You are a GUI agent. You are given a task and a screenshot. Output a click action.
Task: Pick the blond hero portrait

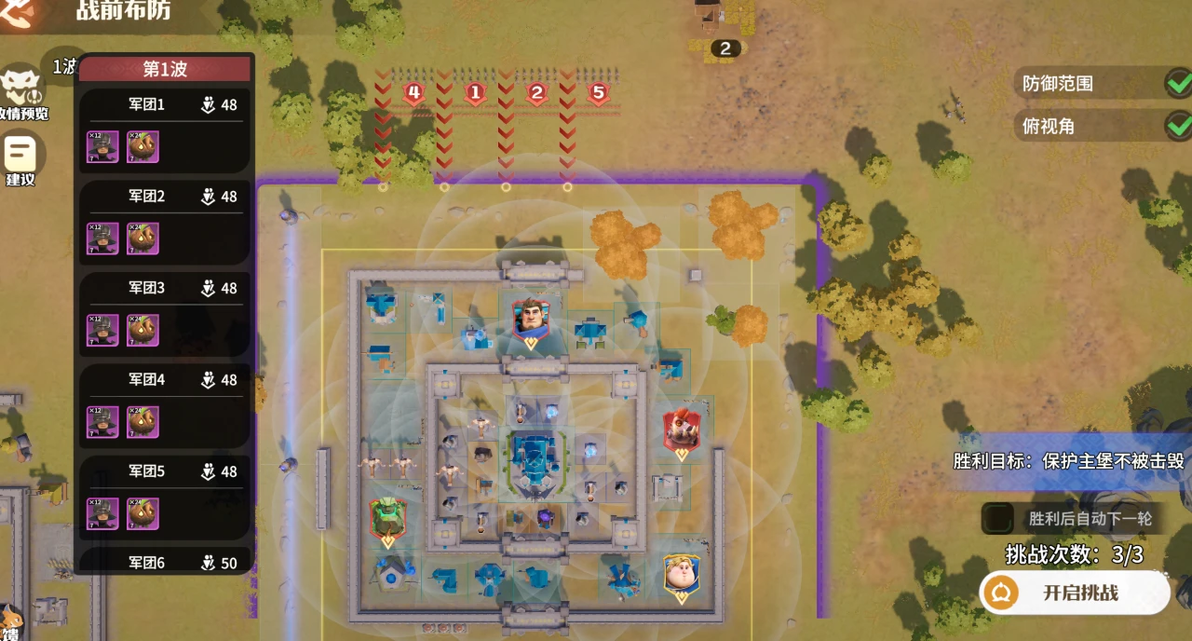(x=681, y=577)
